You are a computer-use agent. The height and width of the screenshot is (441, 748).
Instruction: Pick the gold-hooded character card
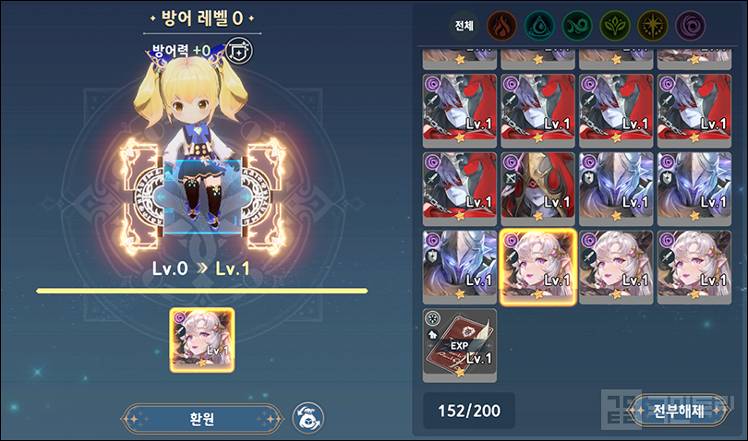pyautogui.click(x=537, y=187)
